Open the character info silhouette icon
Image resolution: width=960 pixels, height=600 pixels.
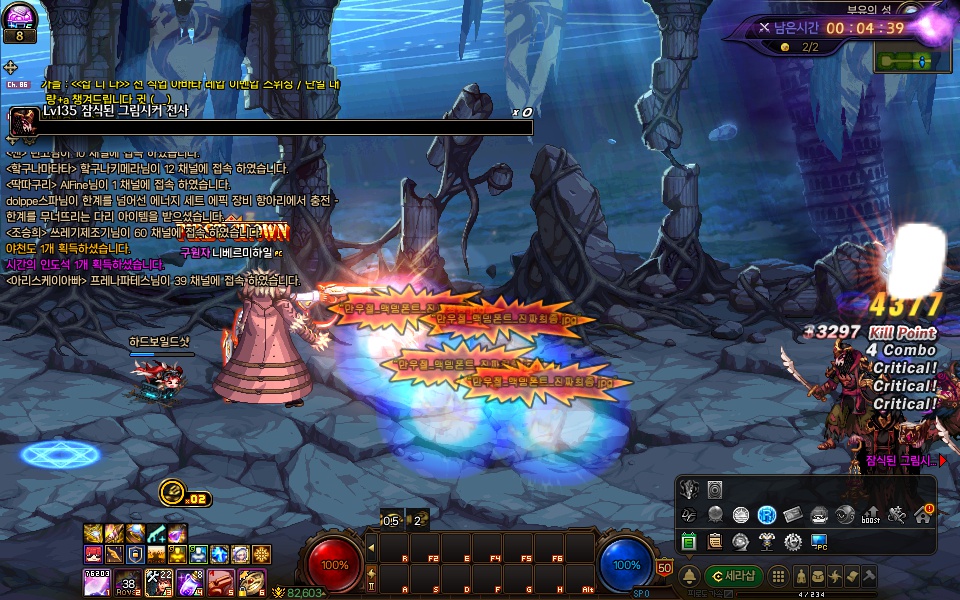click(801, 577)
